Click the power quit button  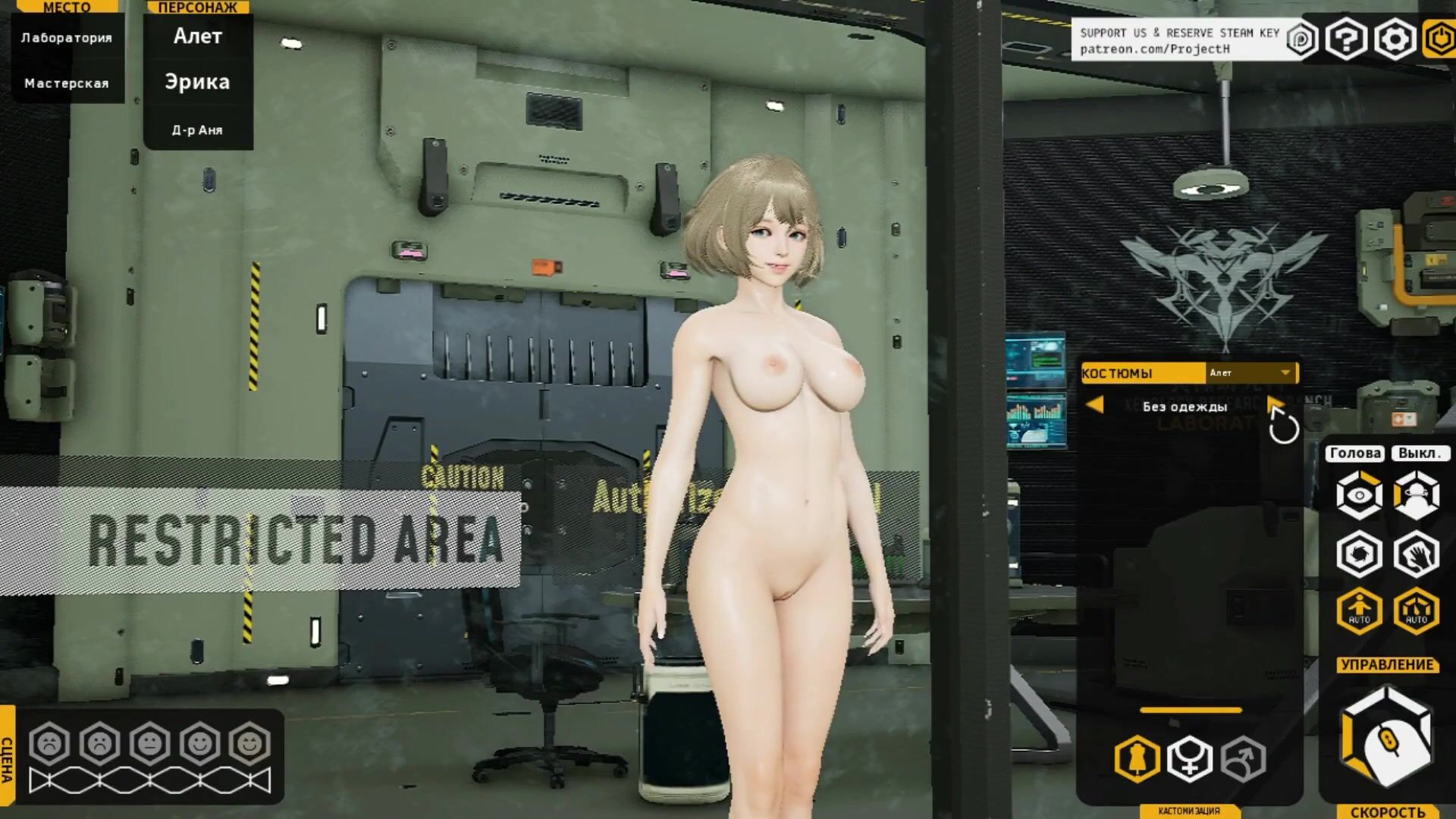(x=1439, y=39)
